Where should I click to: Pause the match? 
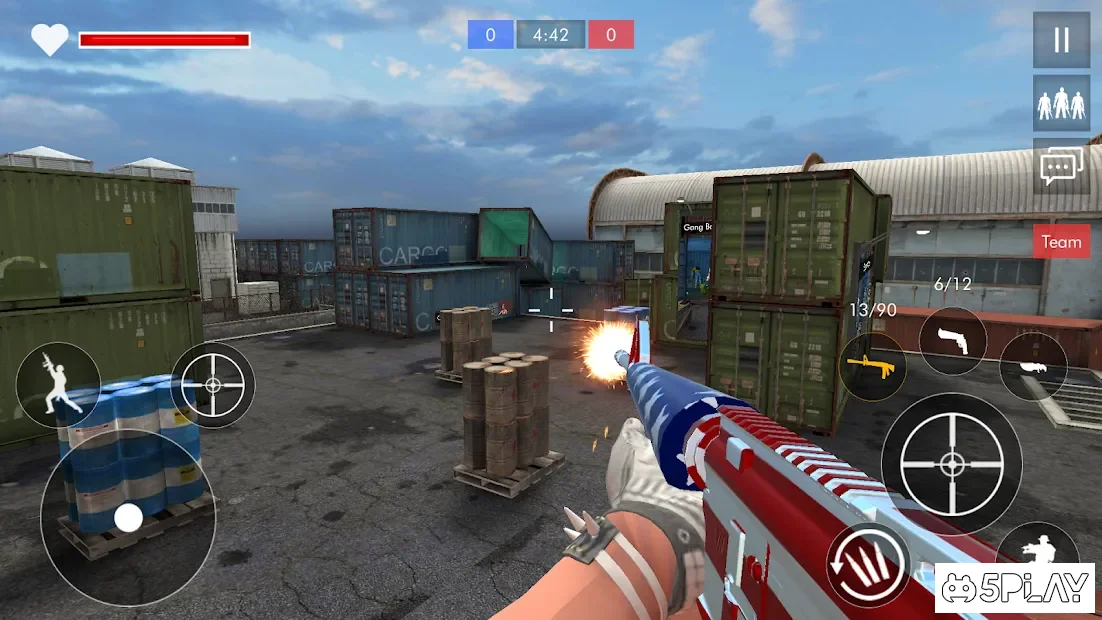click(1061, 40)
